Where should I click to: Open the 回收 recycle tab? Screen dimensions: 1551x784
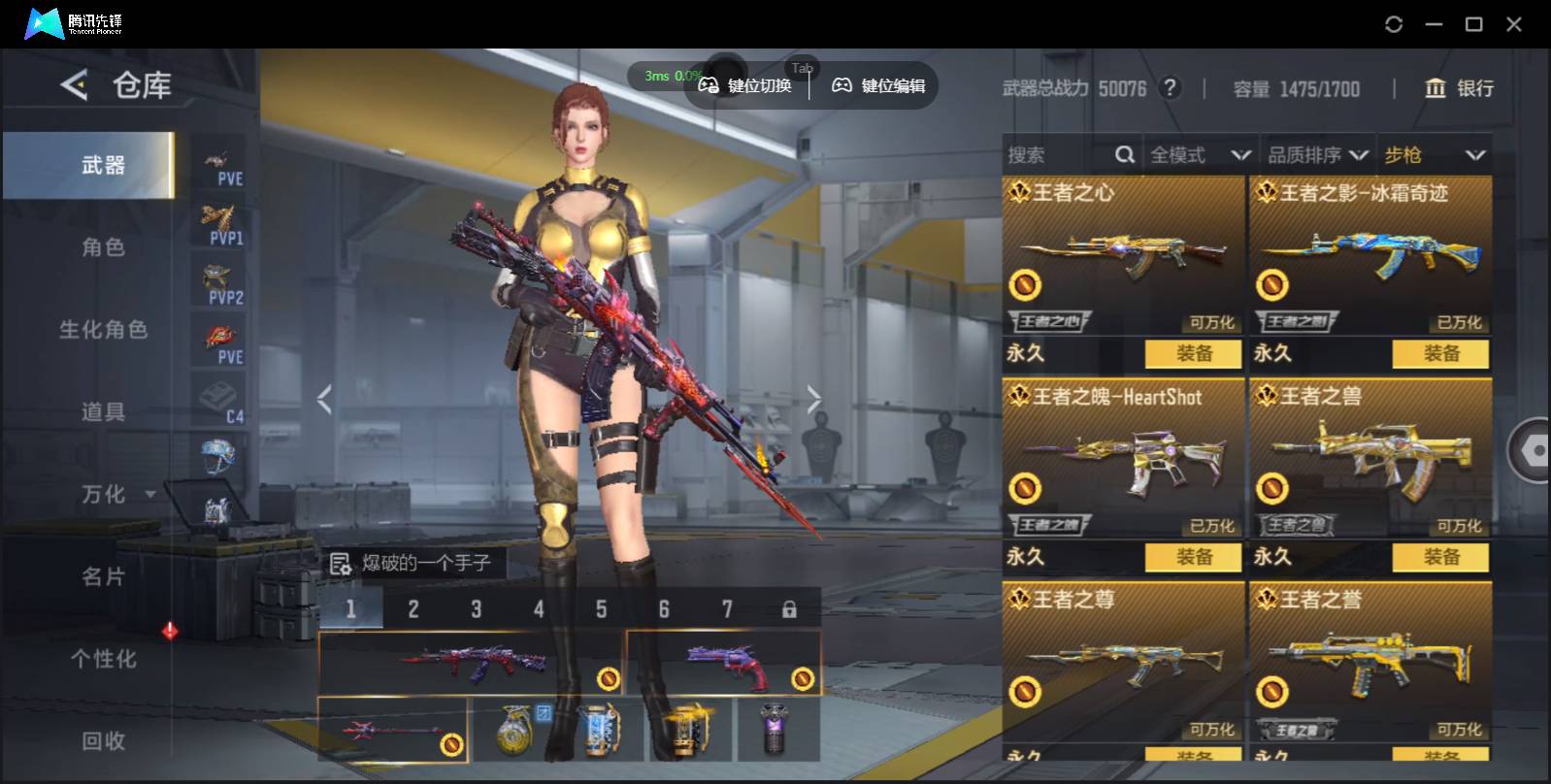pyautogui.click(x=103, y=741)
